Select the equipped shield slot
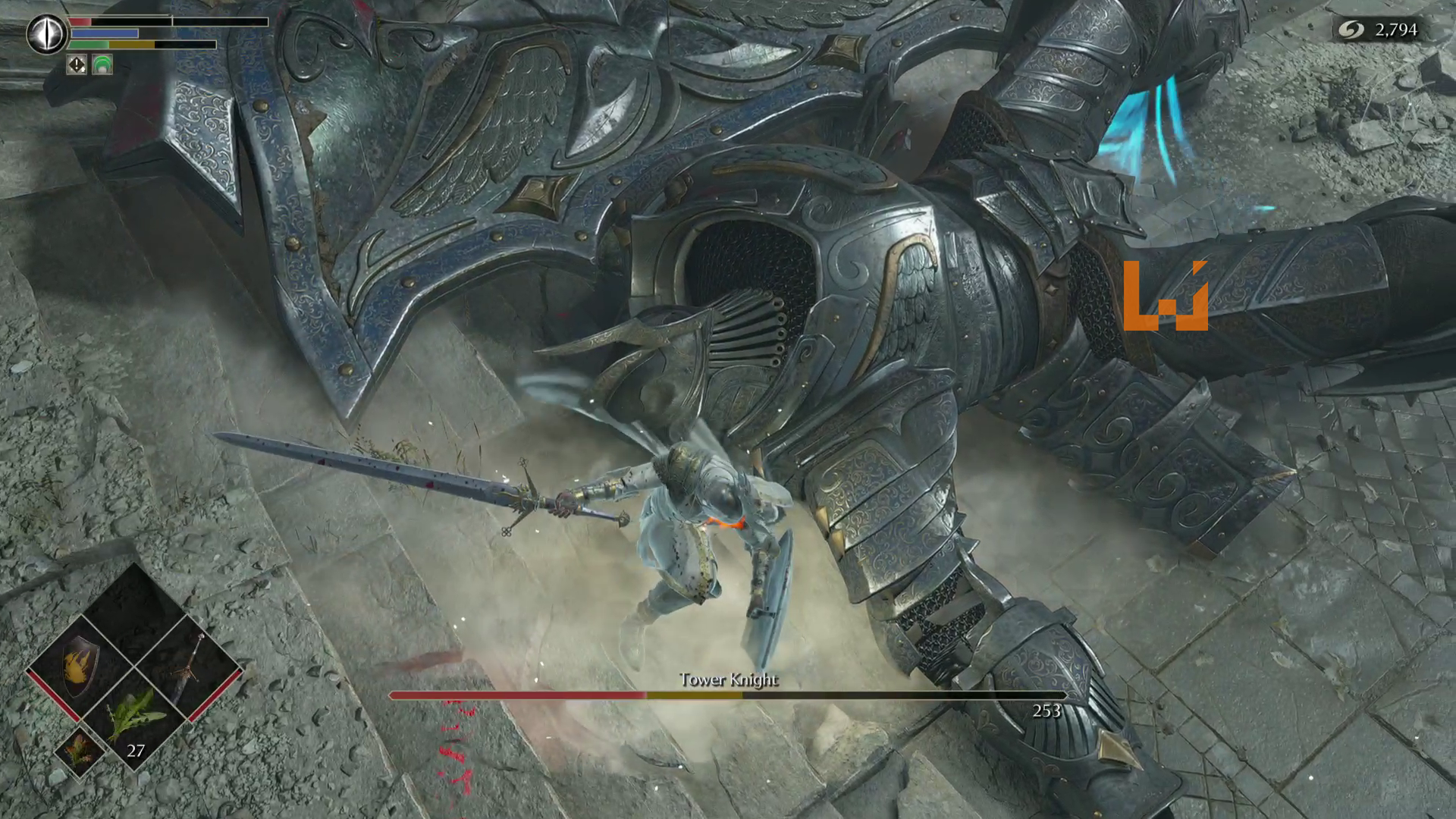1456x819 pixels. click(x=80, y=666)
